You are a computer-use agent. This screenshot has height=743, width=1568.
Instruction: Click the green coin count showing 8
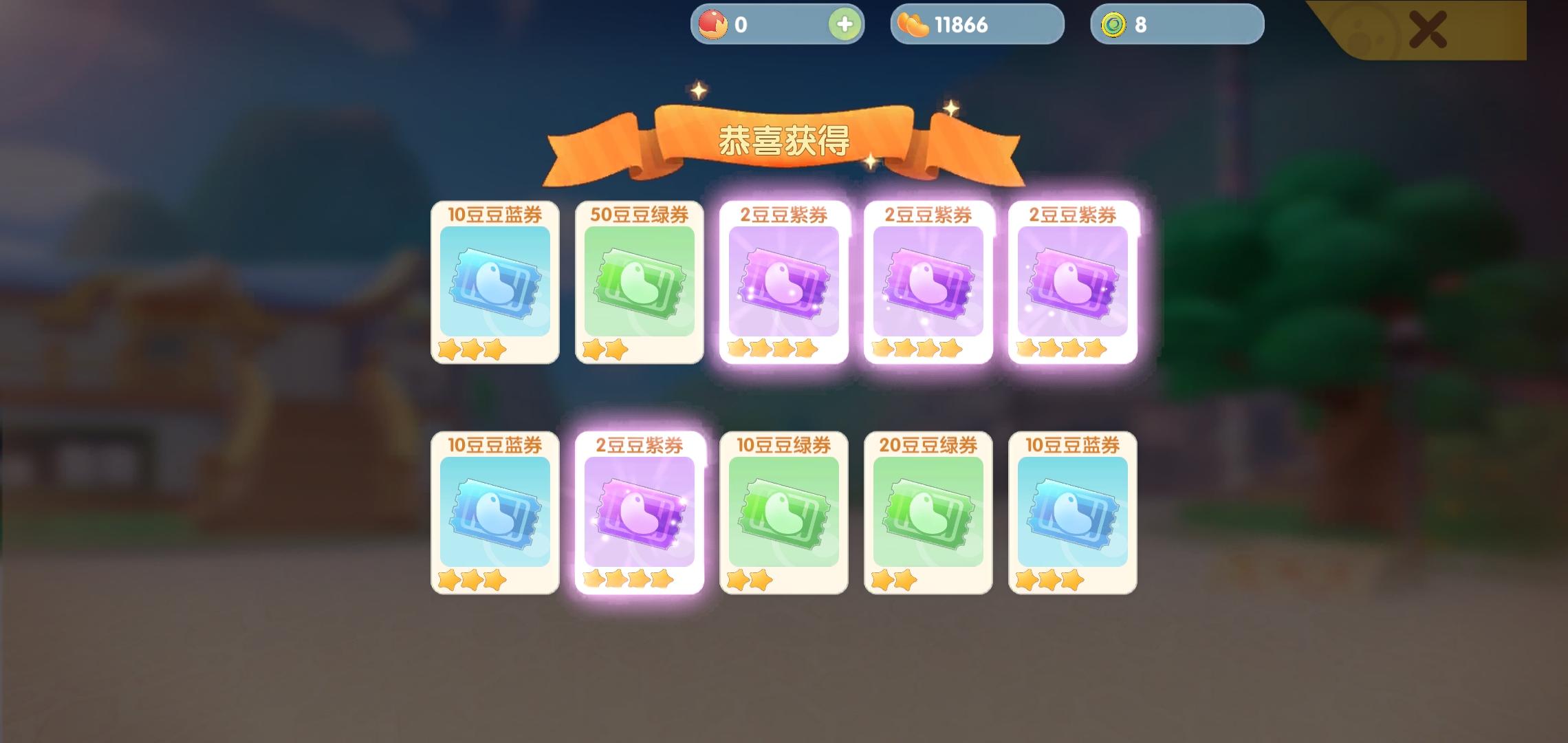[x=1142, y=23]
